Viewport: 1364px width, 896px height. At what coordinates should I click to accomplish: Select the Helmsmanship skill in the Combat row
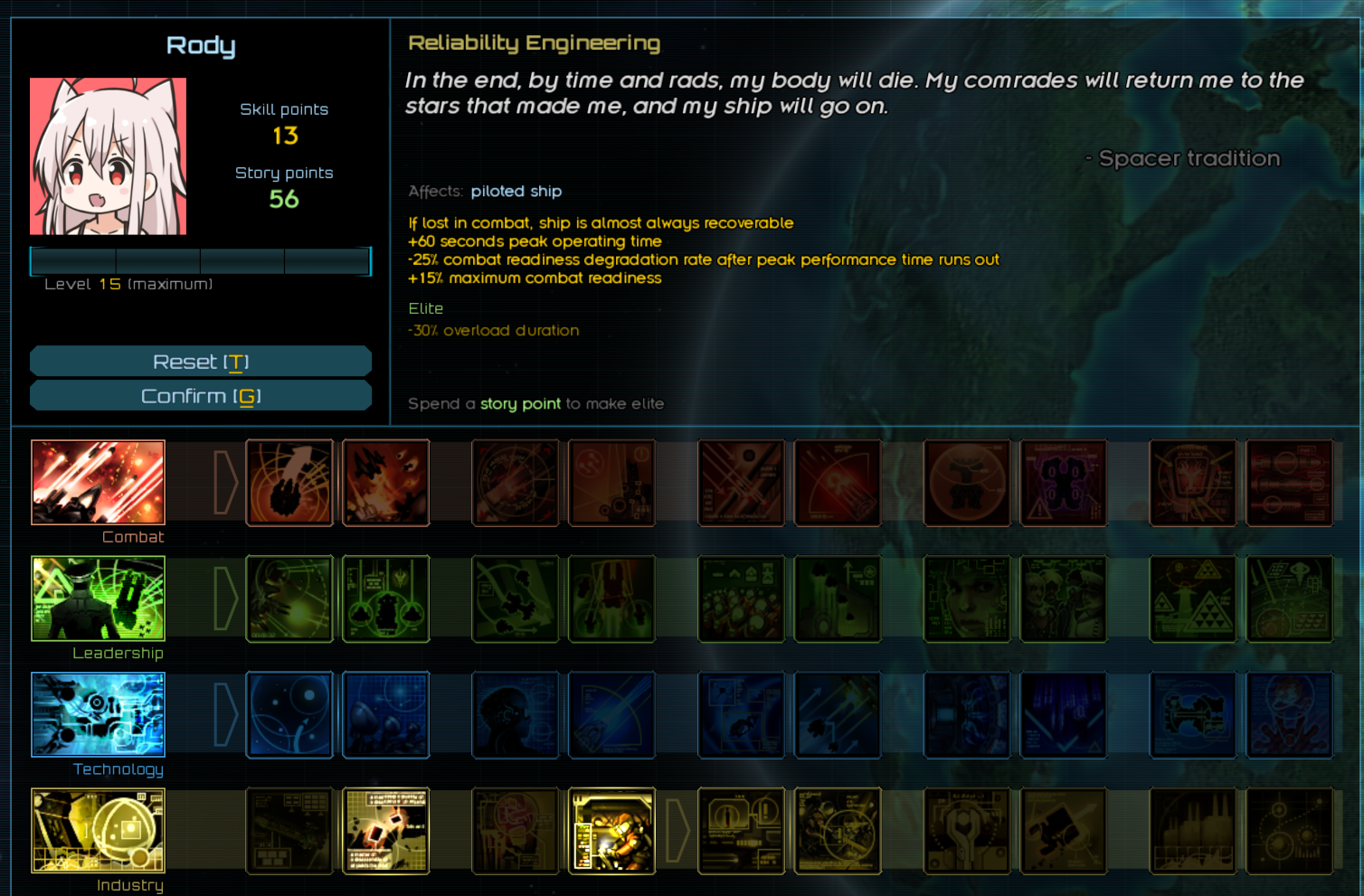tap(289, 483)
